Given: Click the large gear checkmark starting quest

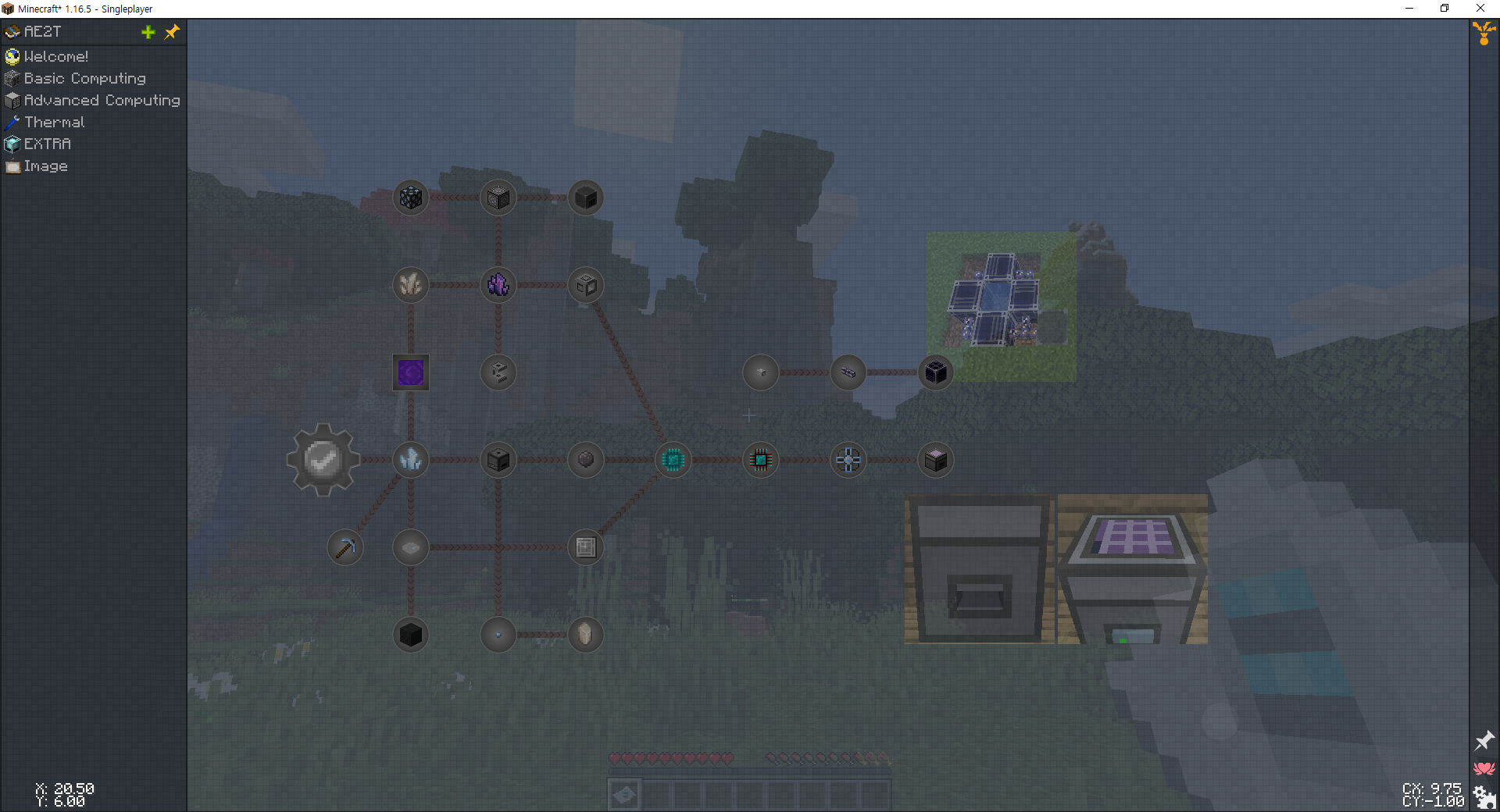Looking at the screenshot, I should tap(323, 460).
